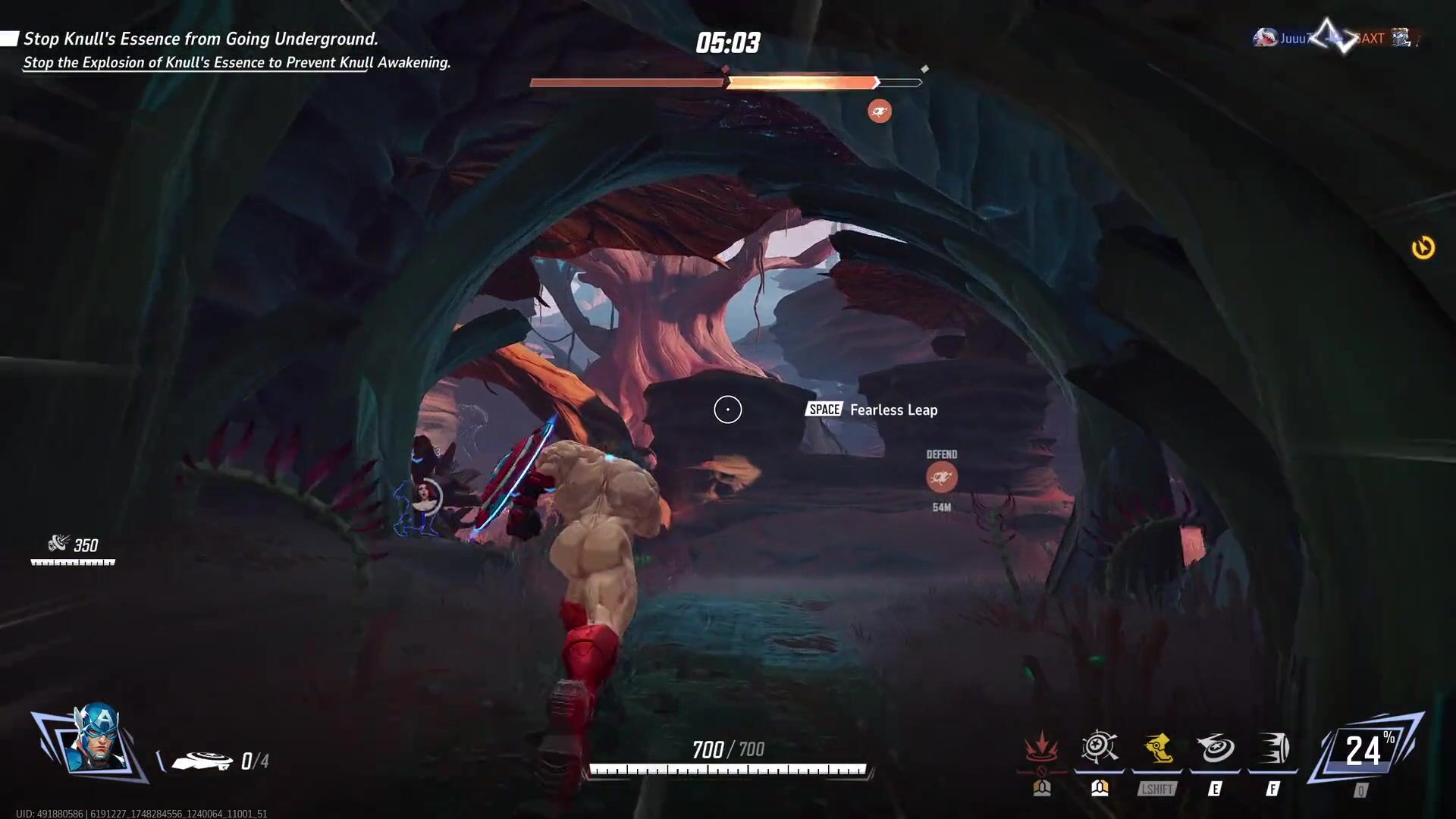Click the DEFEND objective waypoint marker
The image size is (1456, 819).
click(x=941, y=477)
